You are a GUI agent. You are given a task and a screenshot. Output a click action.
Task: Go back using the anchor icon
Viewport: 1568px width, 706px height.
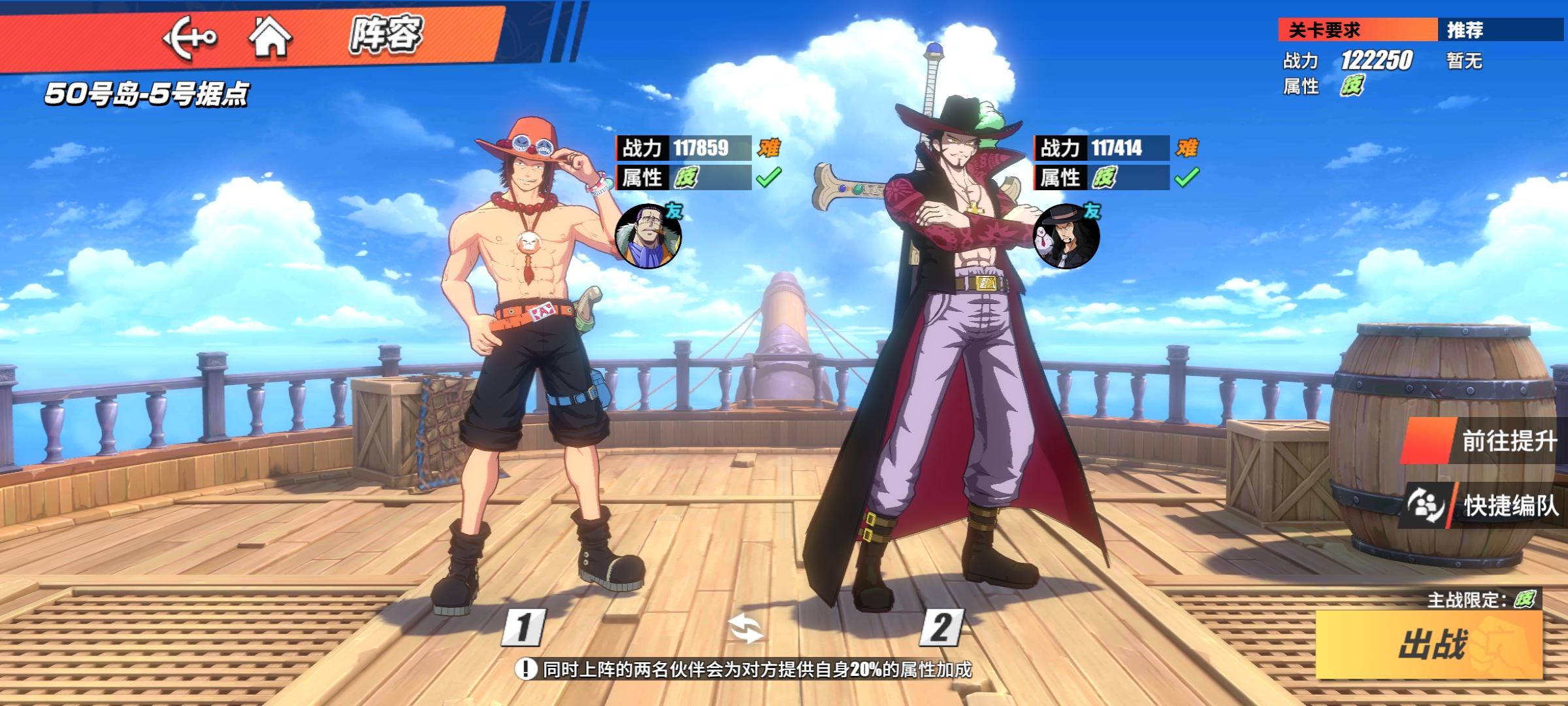pyautogui.click(x=189, y=38)
